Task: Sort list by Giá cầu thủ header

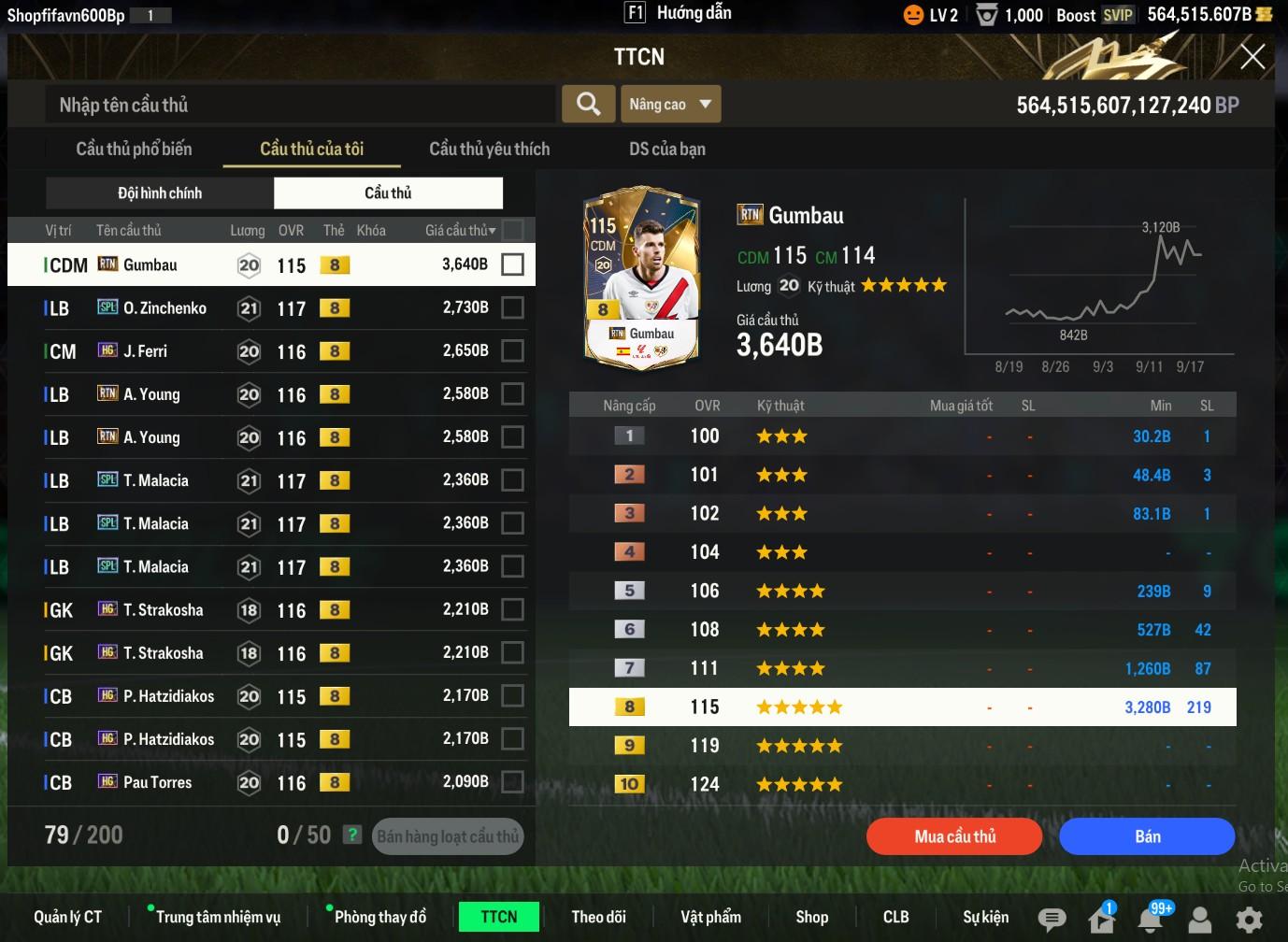Action: [460, 230]
